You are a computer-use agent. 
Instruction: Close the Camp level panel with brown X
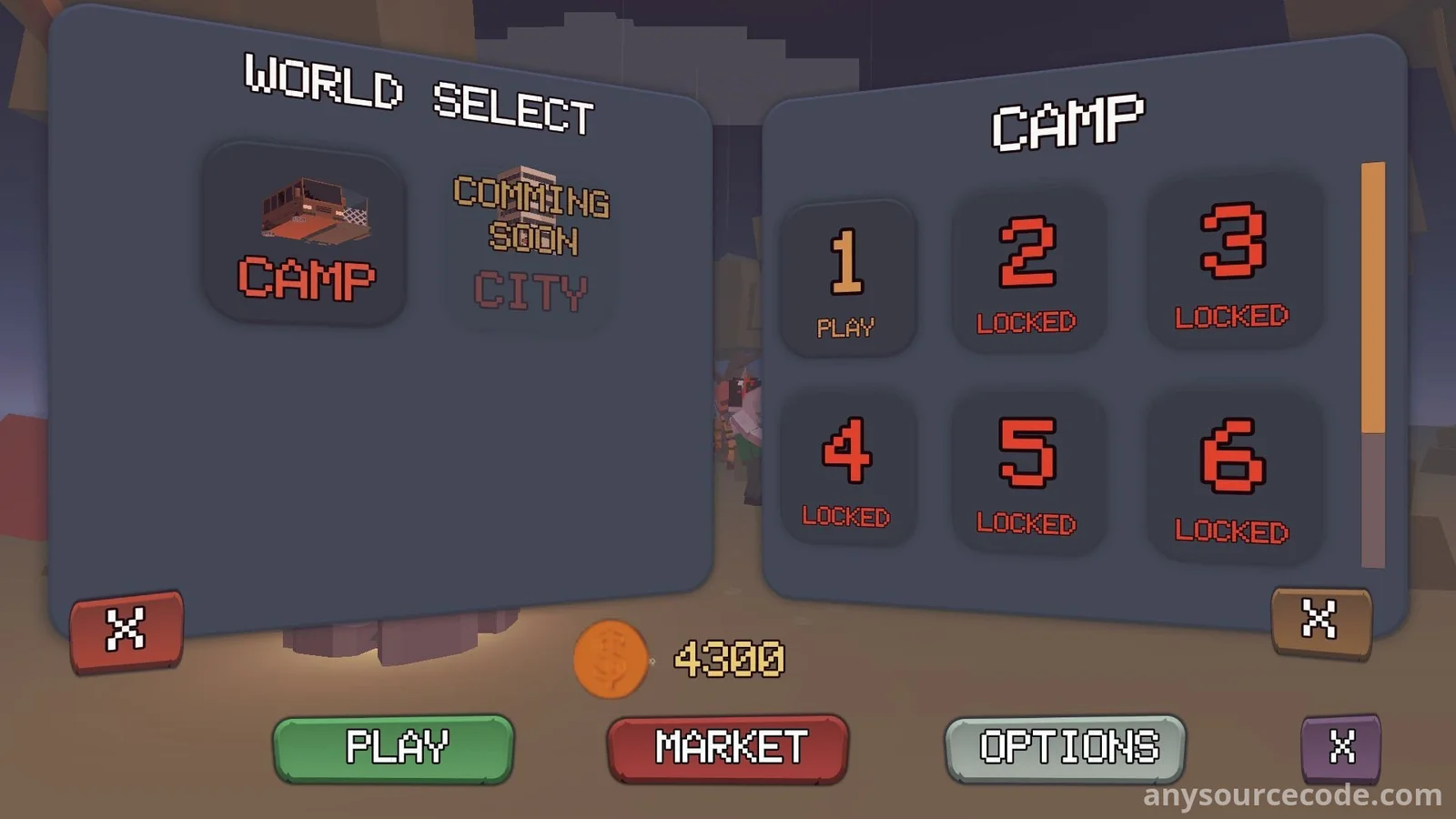click(1319, 622)
